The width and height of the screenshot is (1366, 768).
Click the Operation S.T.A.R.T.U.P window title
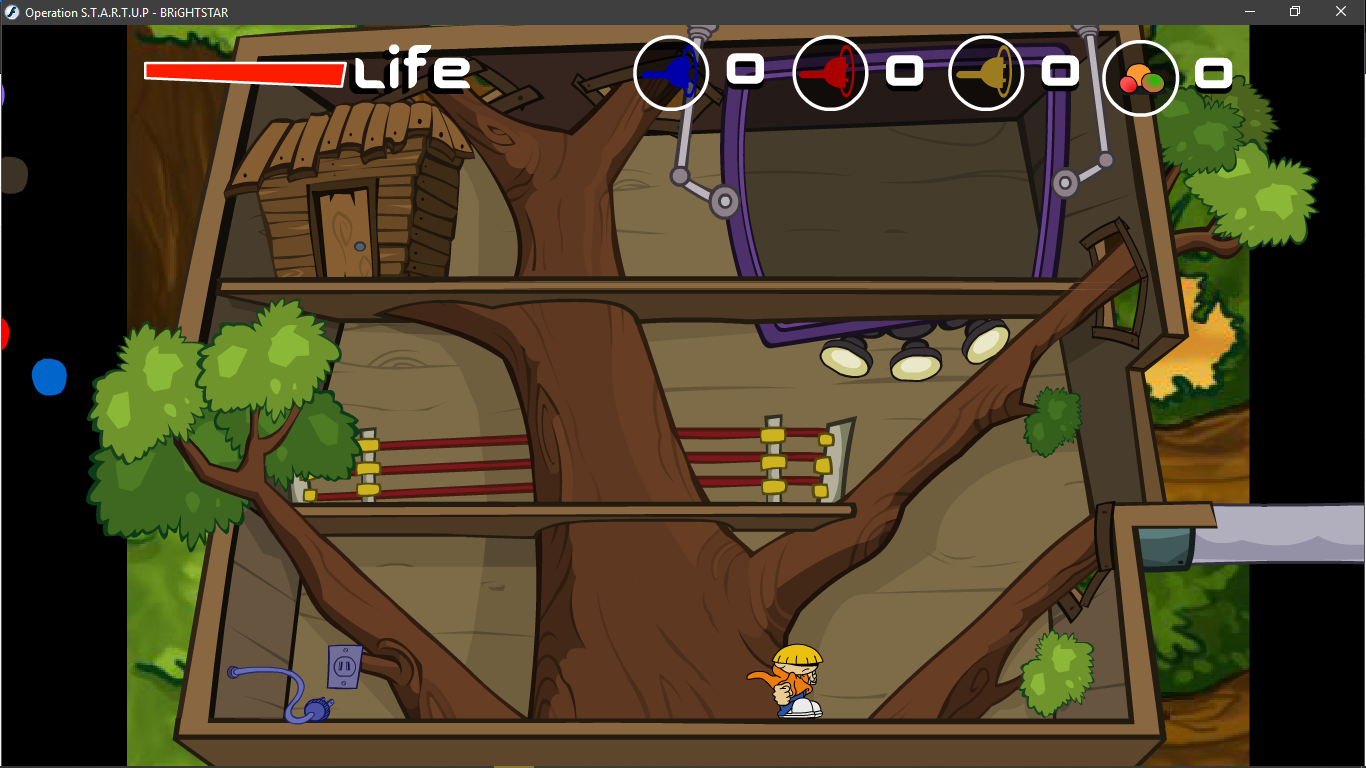[125, 12]
